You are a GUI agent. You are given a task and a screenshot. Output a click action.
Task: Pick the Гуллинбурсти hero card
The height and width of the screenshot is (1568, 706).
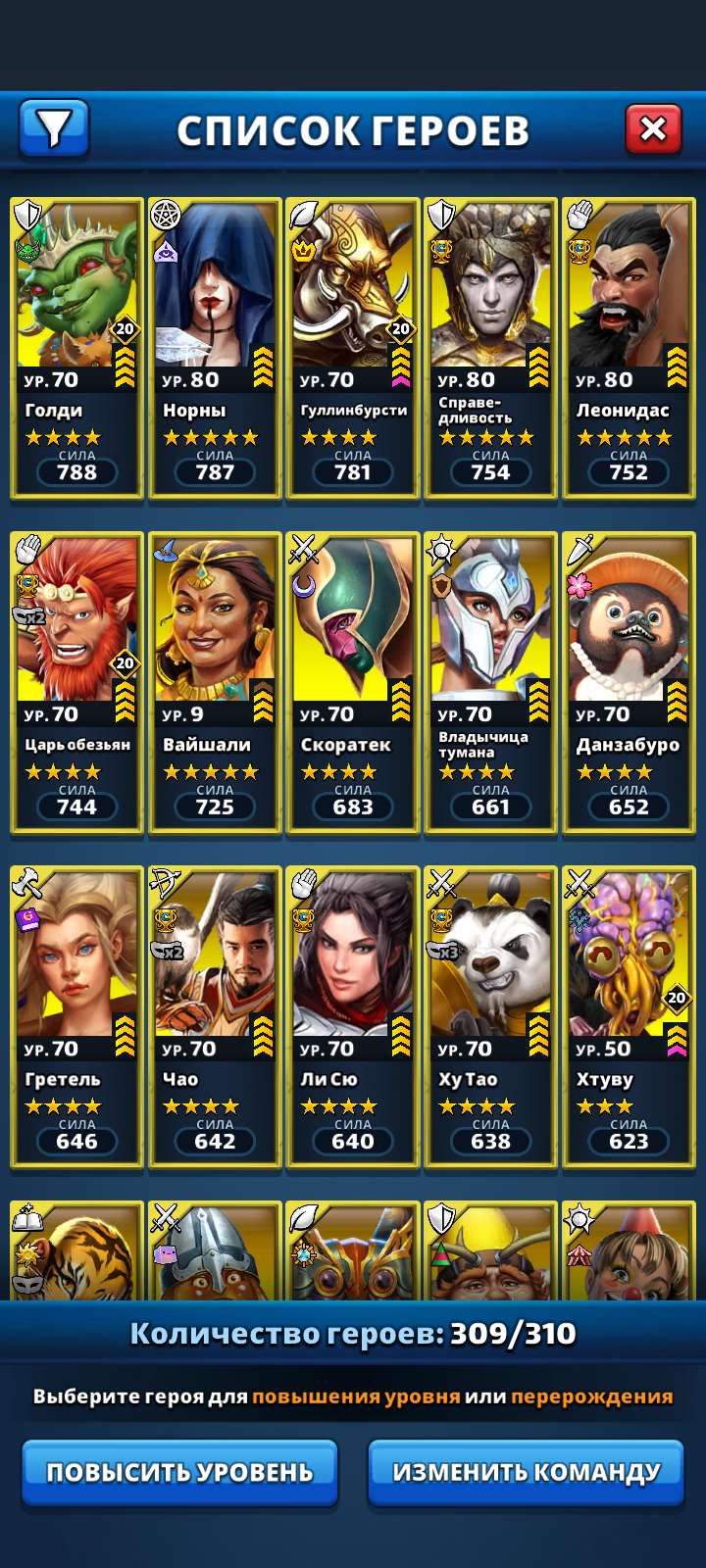click(x=353, y=348)
